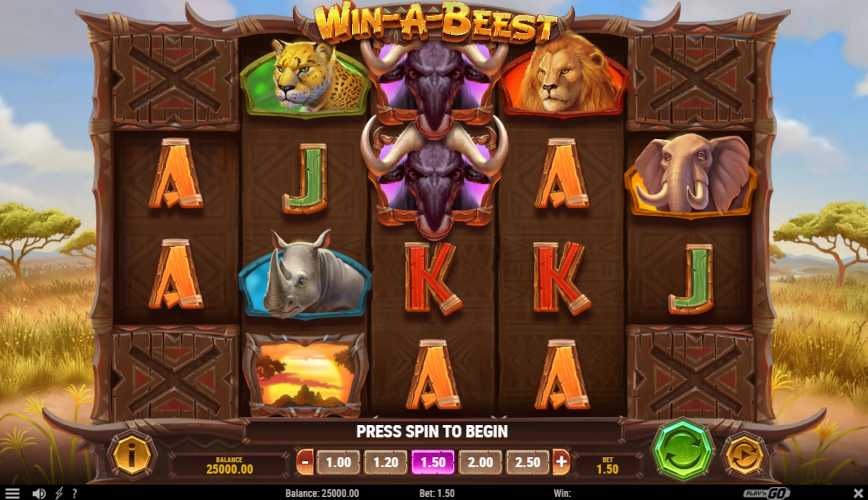
Task: Decrease the bet with the minus button
Action: pos(305,462)
